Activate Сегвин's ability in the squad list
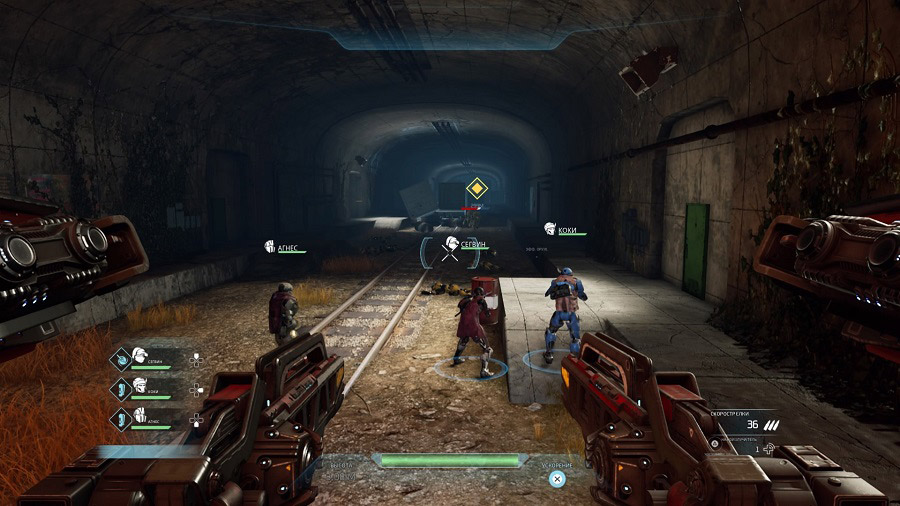The height and width of the screenshot is (506, 900). click(121, 357)
